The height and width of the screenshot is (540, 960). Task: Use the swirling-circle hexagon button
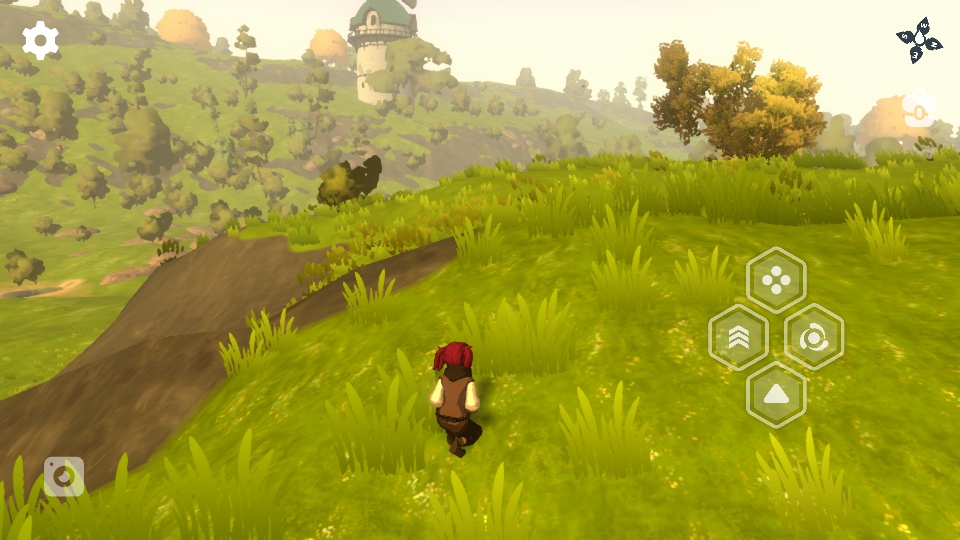click(814, 338)
